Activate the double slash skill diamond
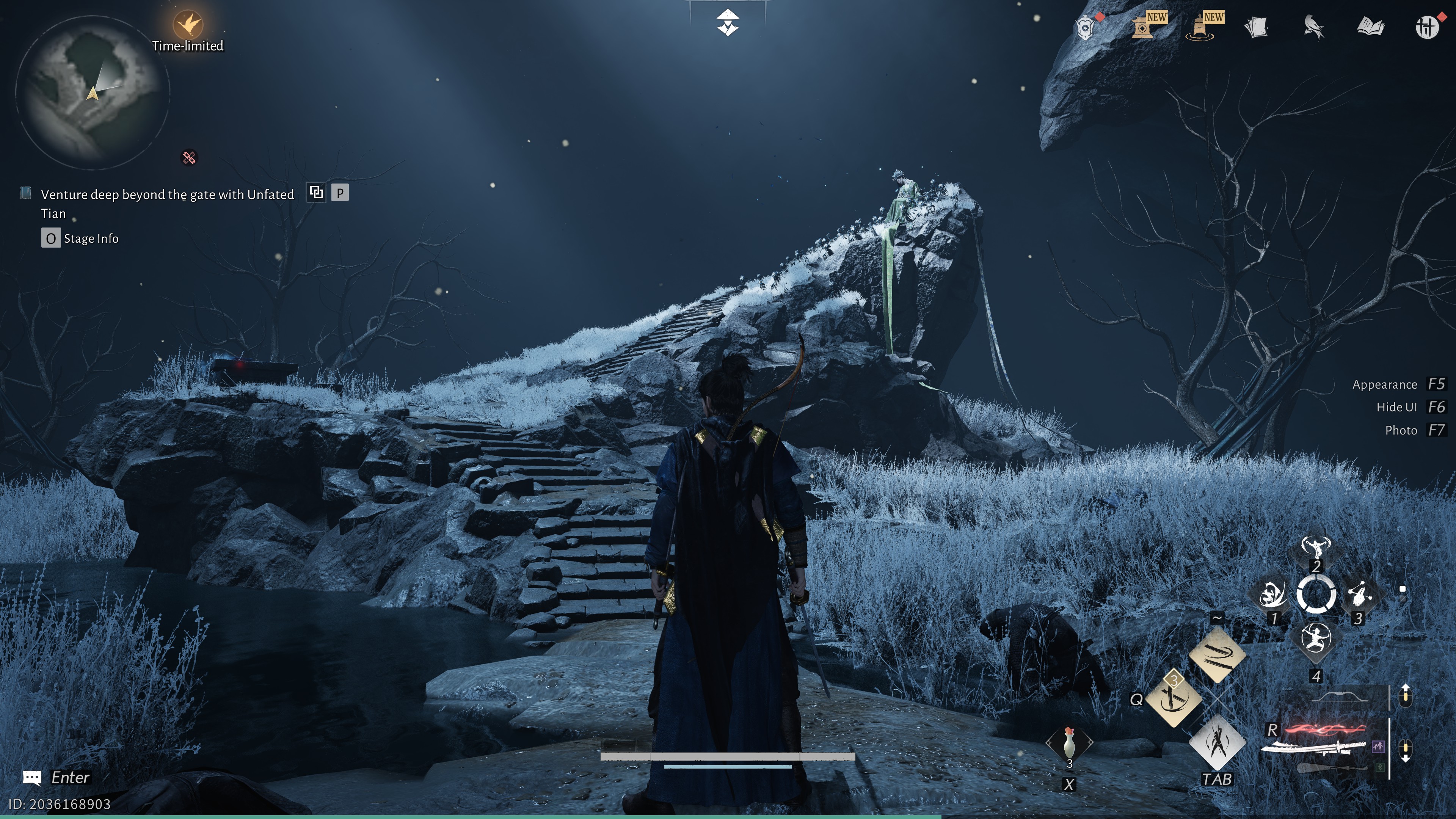Screen dimensions: 1456x819 point(1217,656)
